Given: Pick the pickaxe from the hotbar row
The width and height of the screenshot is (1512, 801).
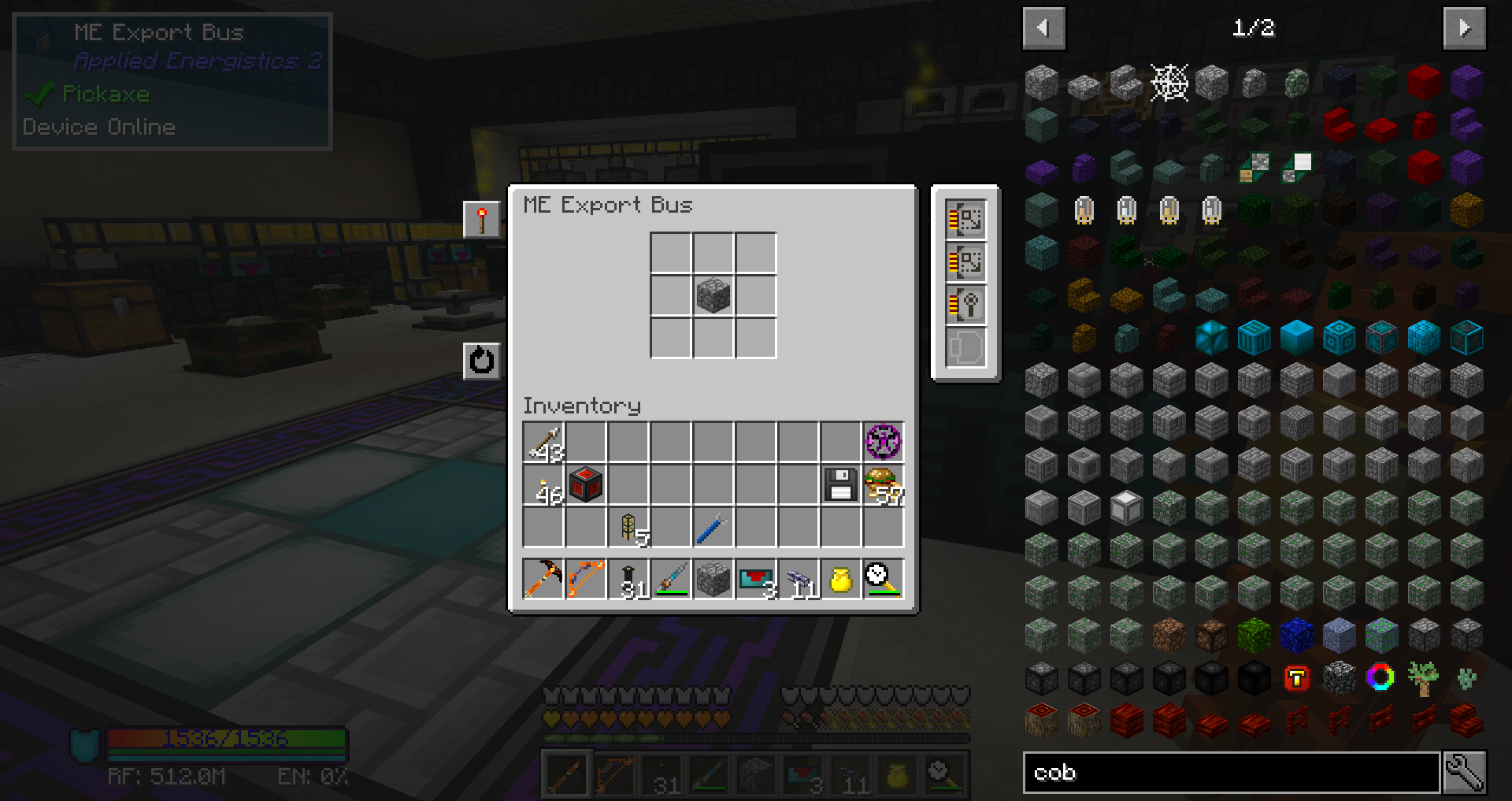Looking at the screenshot, I should point(542,580).
